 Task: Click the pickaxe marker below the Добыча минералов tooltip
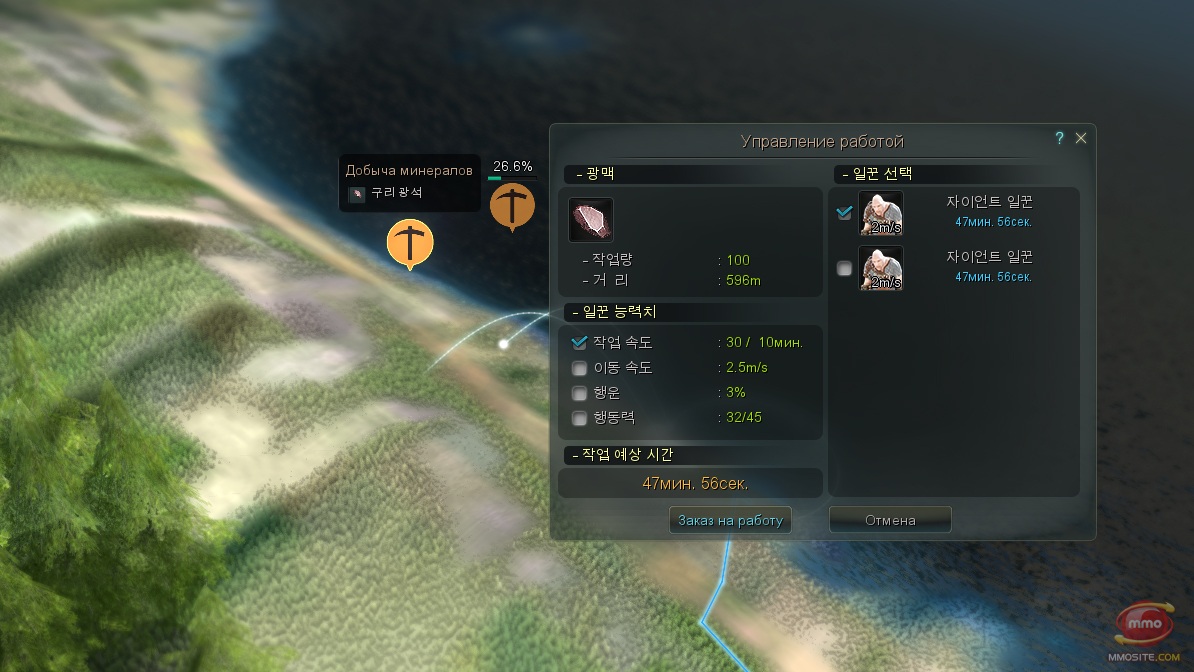click(410, 244)
